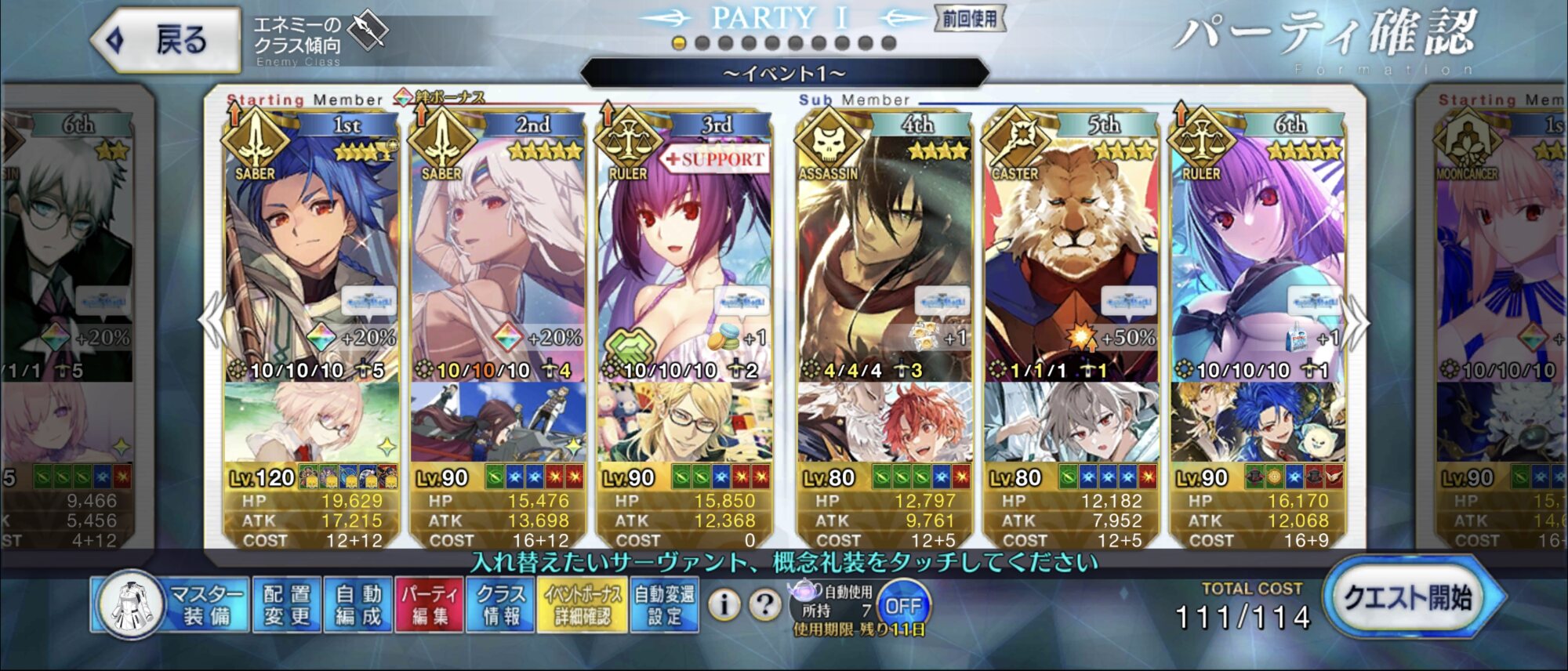Toggle the auto-use teapot OFF switch
The image size is (1568, 671).
(902, 606)
